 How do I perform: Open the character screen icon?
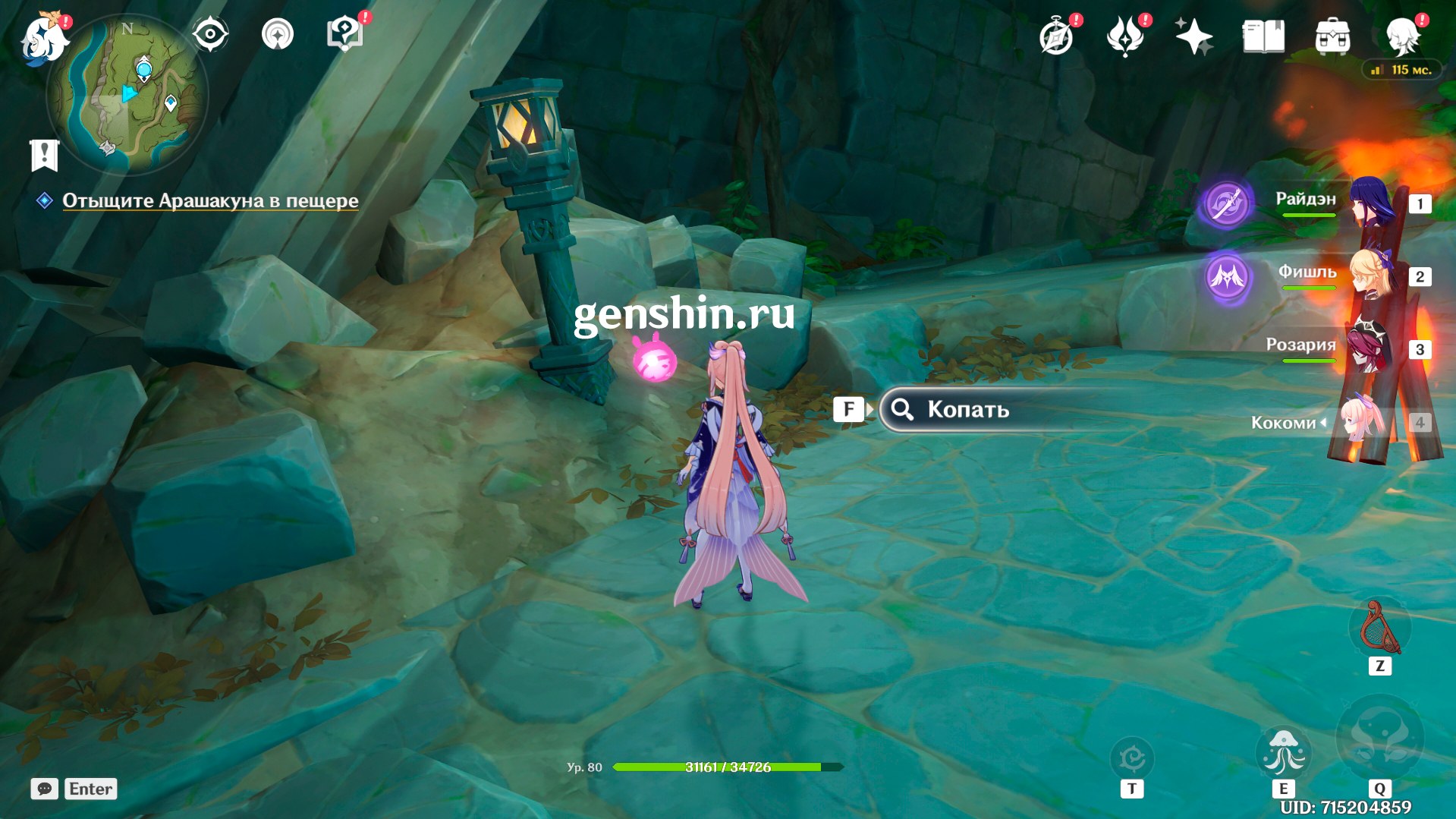[x=1403, y=35]
